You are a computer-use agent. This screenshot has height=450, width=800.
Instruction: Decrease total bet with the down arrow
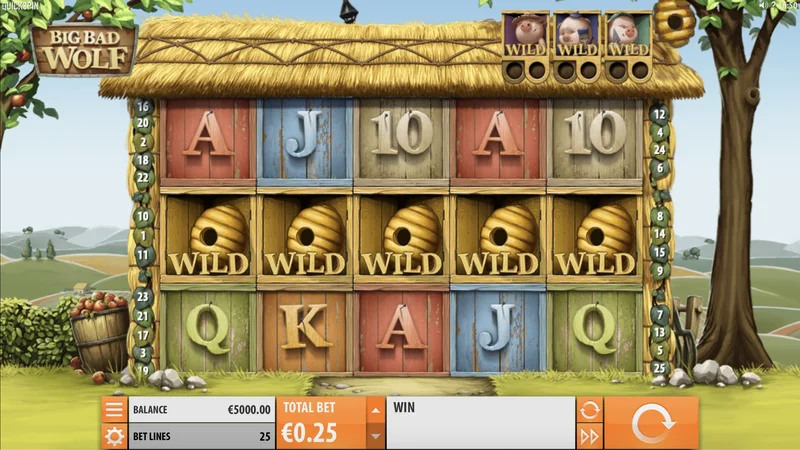375,436
